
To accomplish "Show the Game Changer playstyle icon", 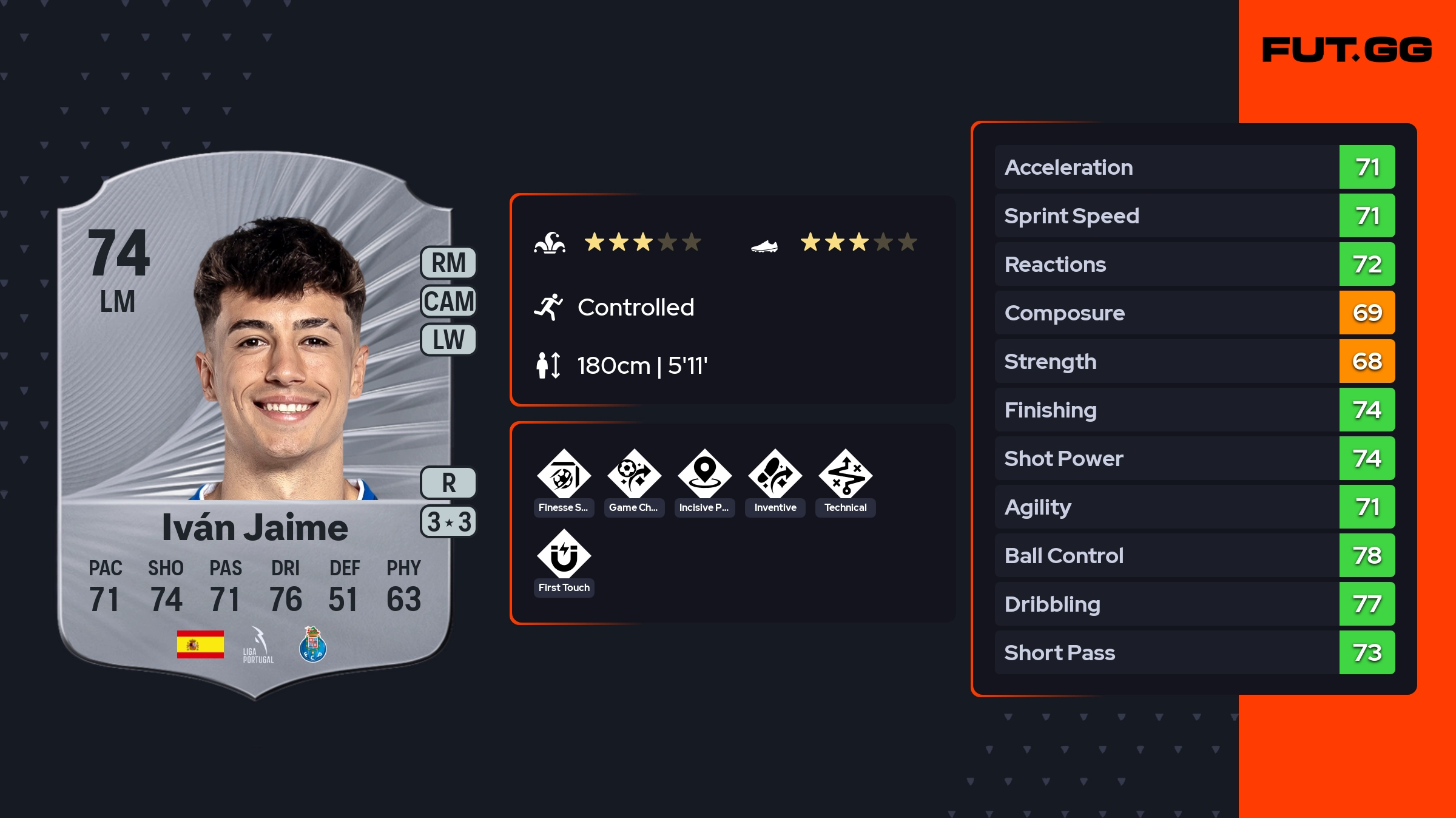I will (634, 475).
